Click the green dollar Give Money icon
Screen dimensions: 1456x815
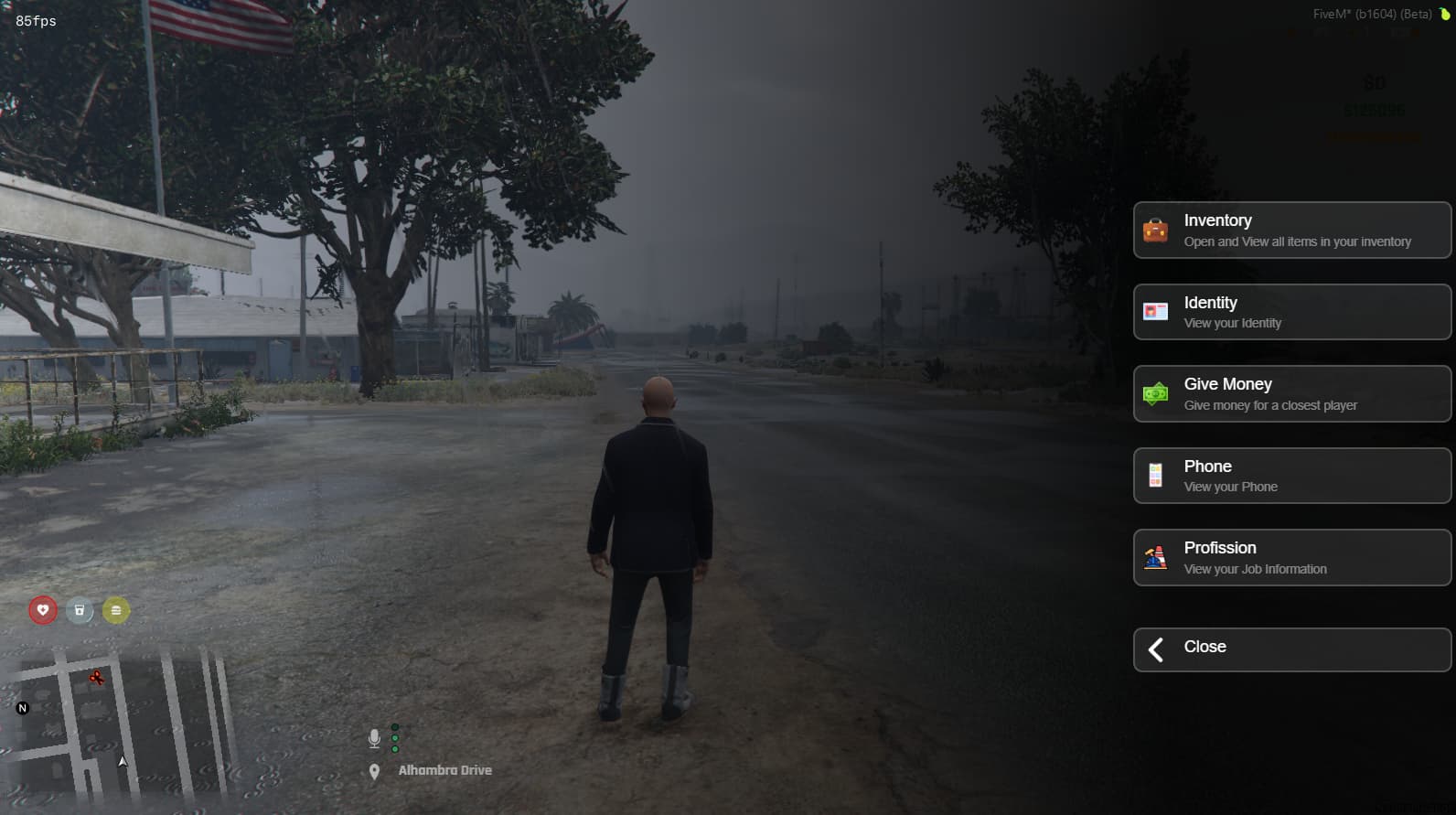pyautogui.click(x=1157, y=394)
